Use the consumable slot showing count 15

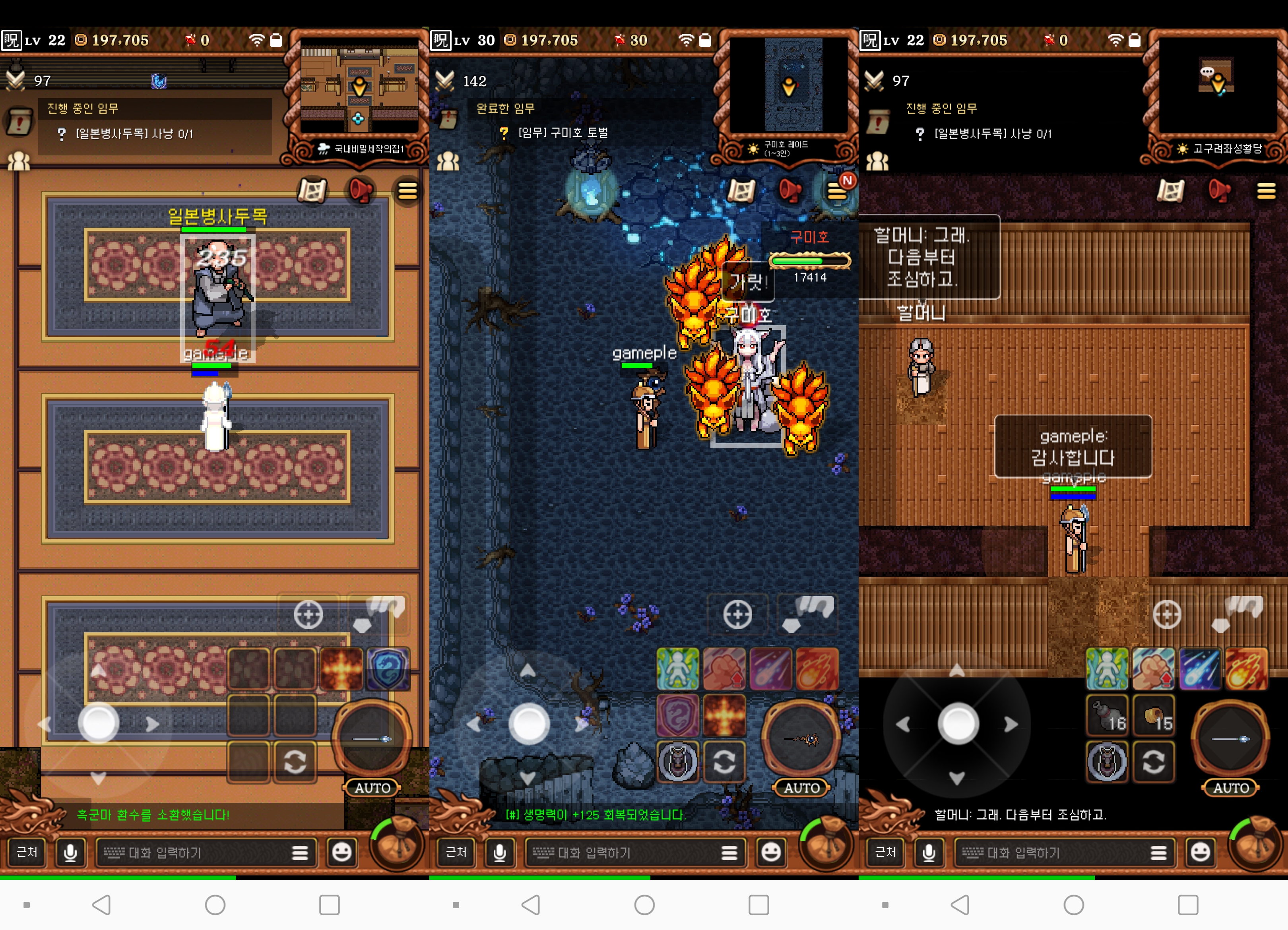pyautogui.click(x=1154, y=715)
